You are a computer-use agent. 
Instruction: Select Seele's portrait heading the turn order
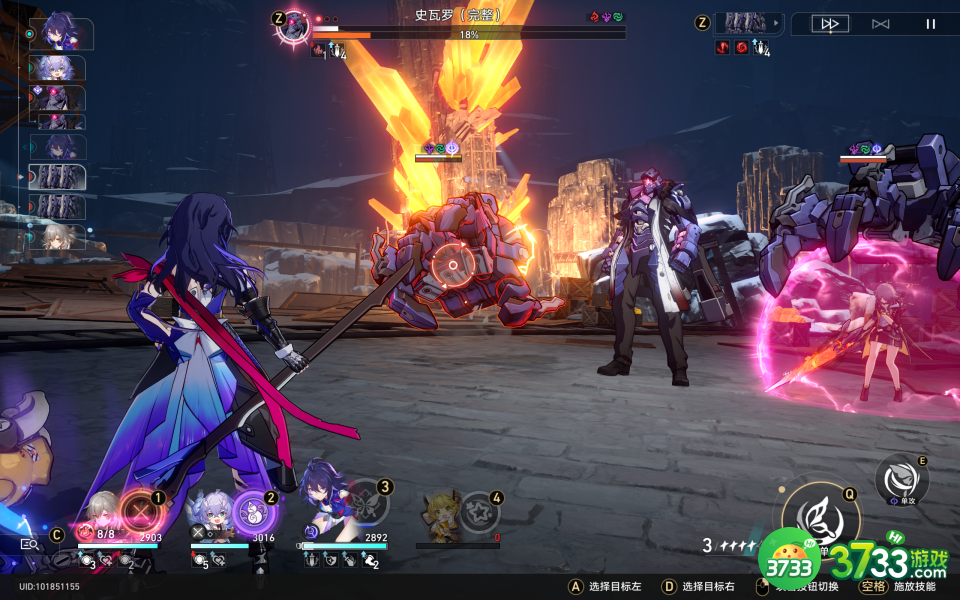[62, 34]
